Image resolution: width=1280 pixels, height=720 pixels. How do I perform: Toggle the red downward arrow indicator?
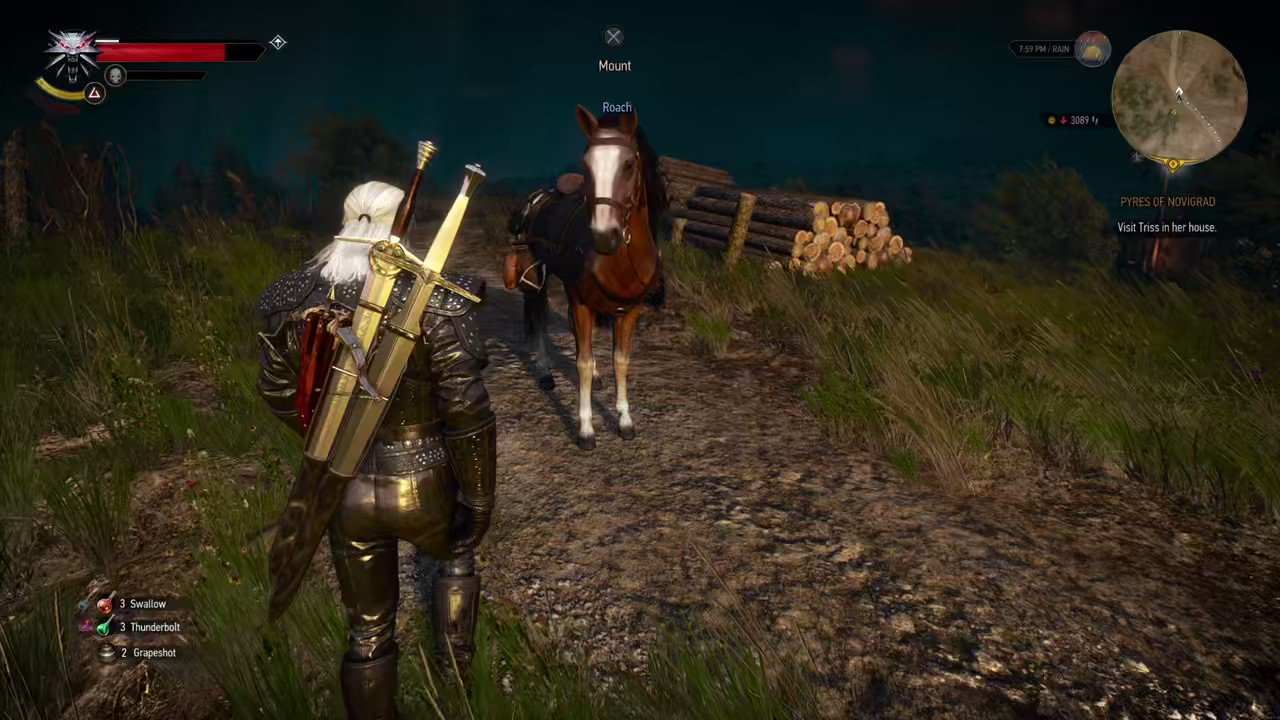tap(1063, 120)
